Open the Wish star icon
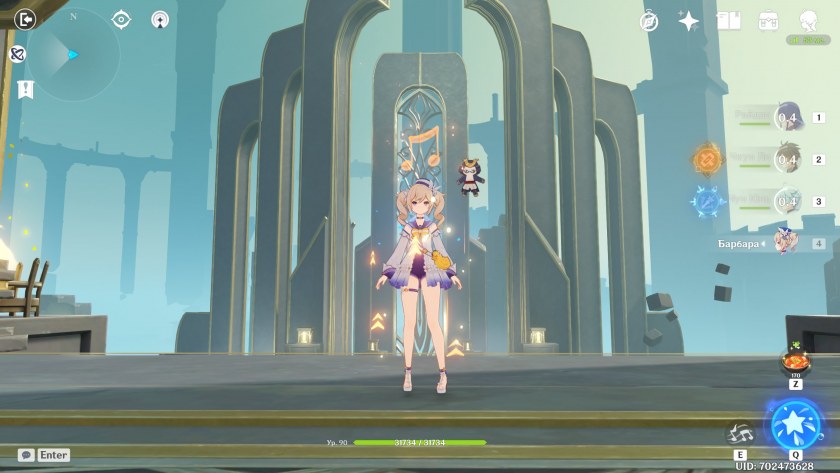This screenshot has height=473, width=840. tap(689, 21)
